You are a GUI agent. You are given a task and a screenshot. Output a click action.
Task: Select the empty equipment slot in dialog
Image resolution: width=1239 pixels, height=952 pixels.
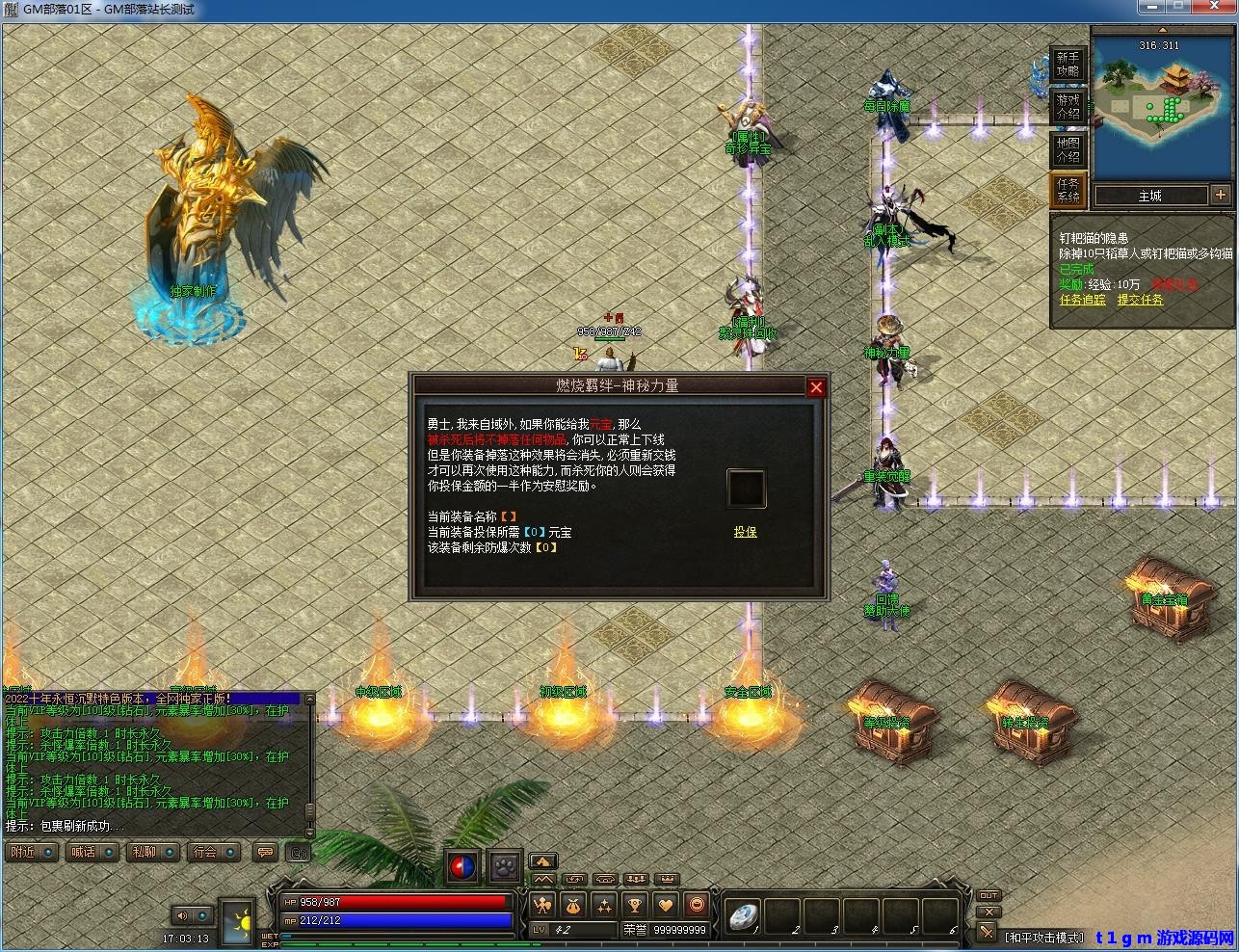[x=746, y=489]
